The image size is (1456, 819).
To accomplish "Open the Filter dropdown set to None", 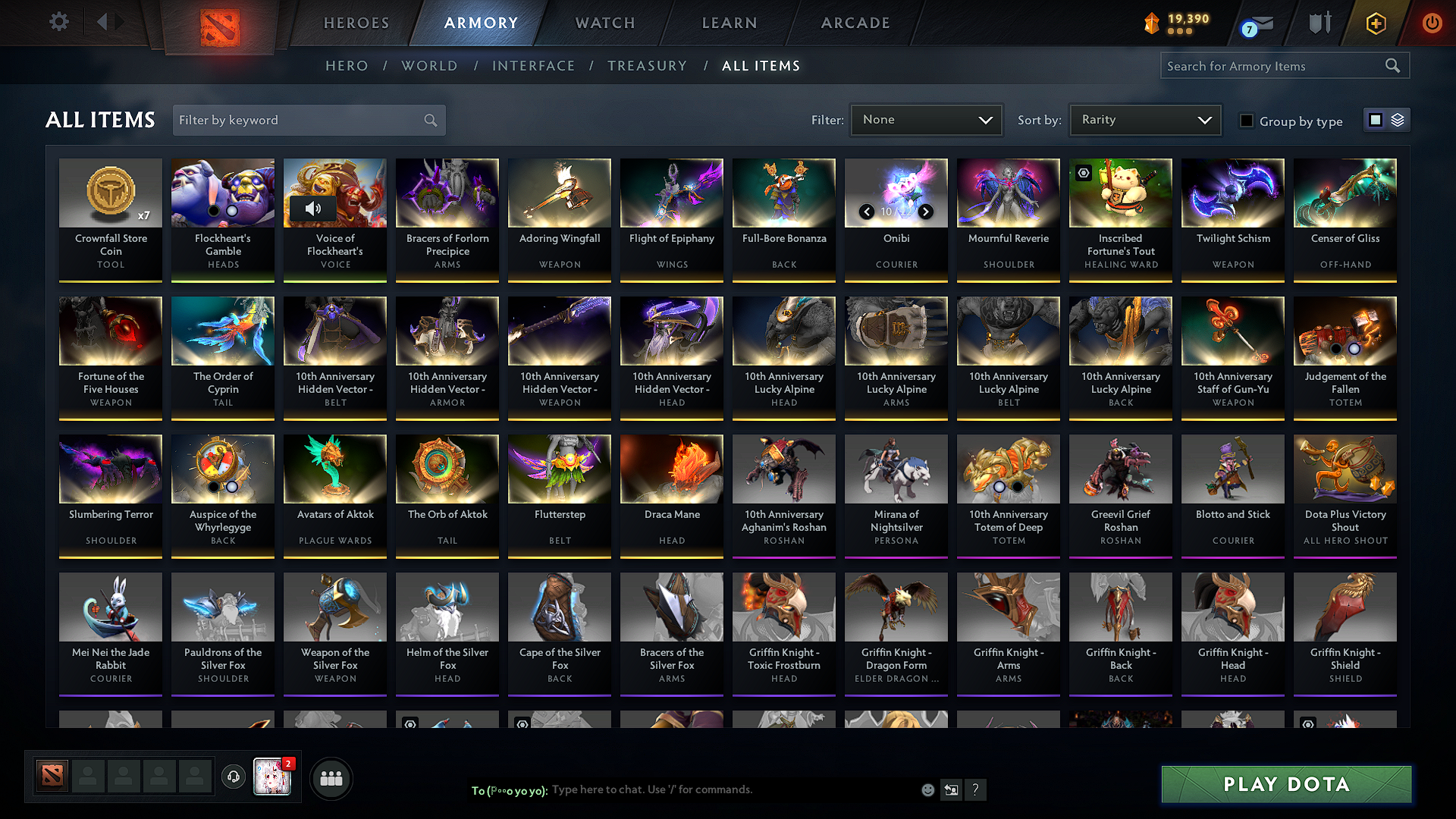I will pos(926,119).
